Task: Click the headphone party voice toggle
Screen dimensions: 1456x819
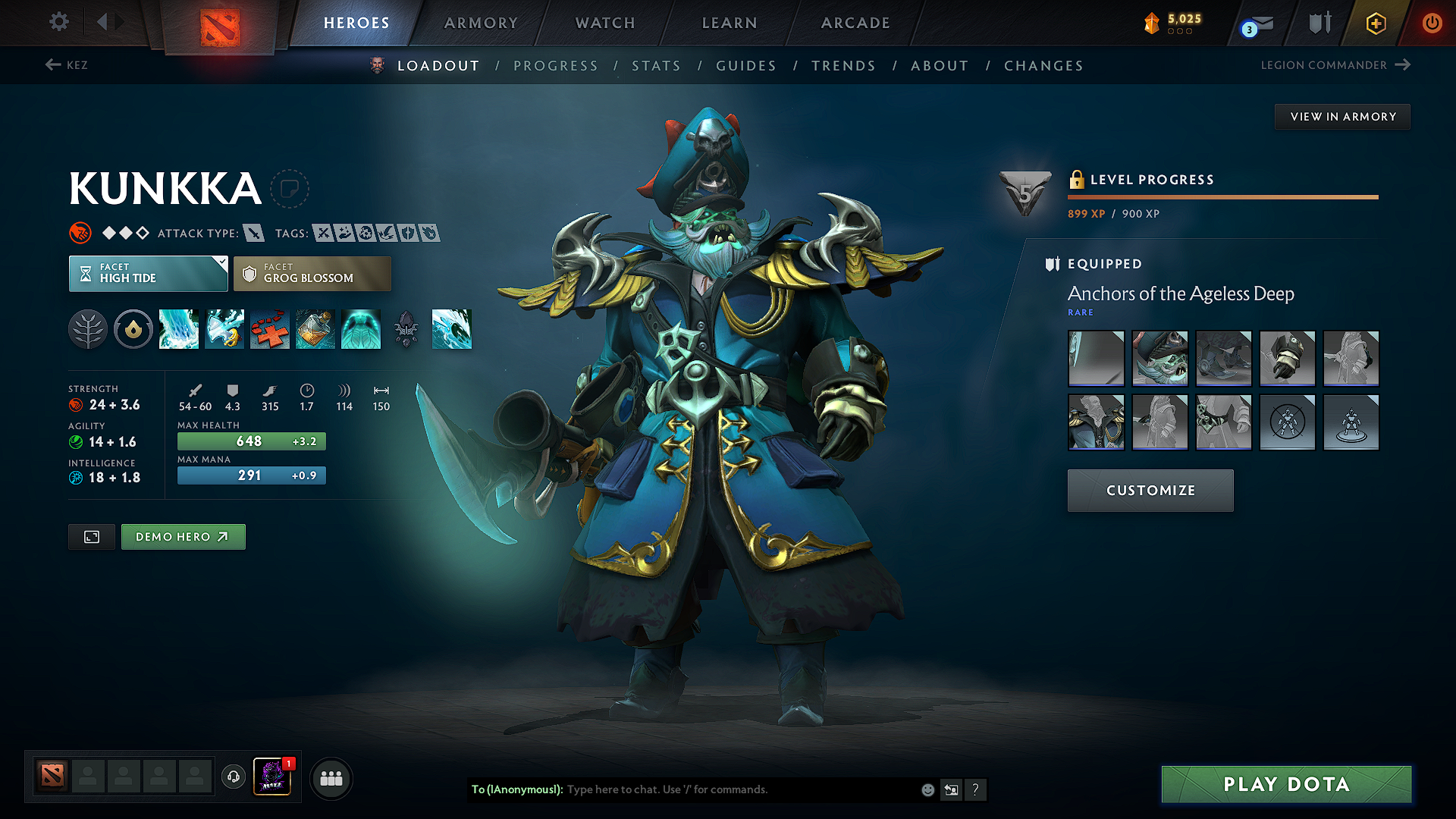Action: tap(233, 777)
